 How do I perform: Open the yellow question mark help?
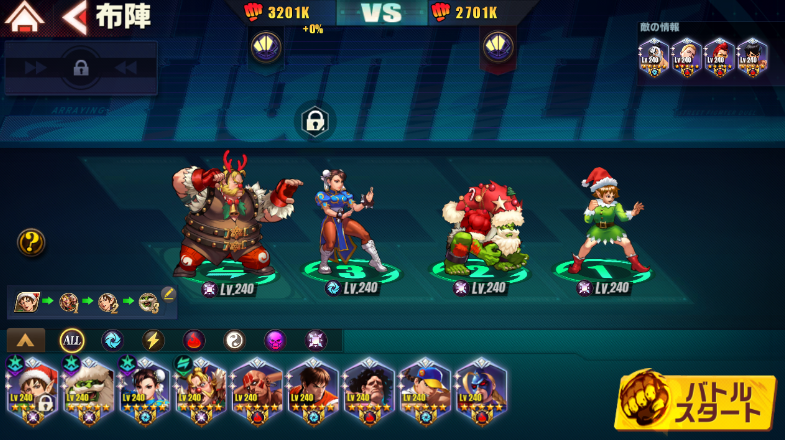coord(31,242)
